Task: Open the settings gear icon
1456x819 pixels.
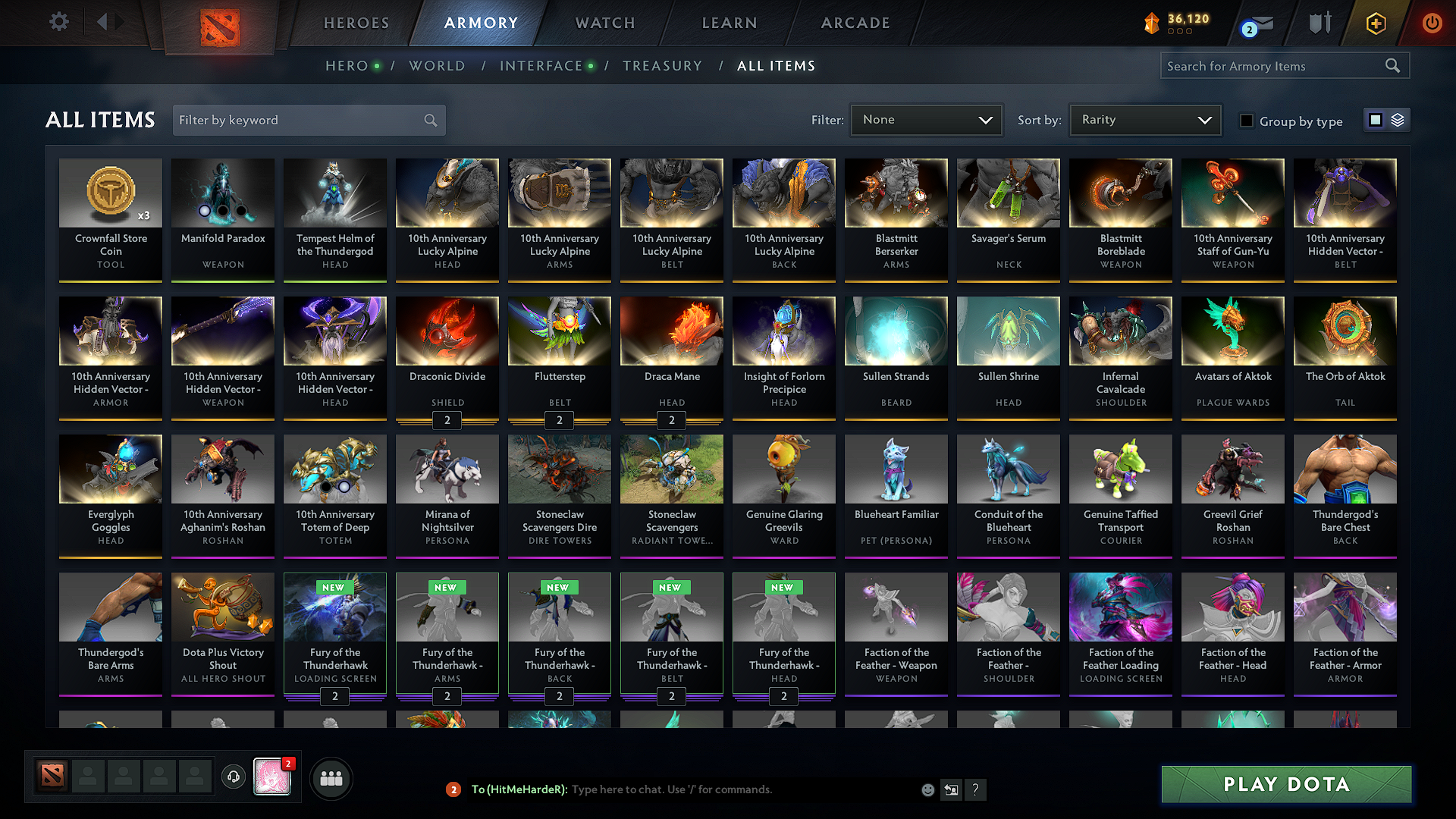Action: point(58,22)
